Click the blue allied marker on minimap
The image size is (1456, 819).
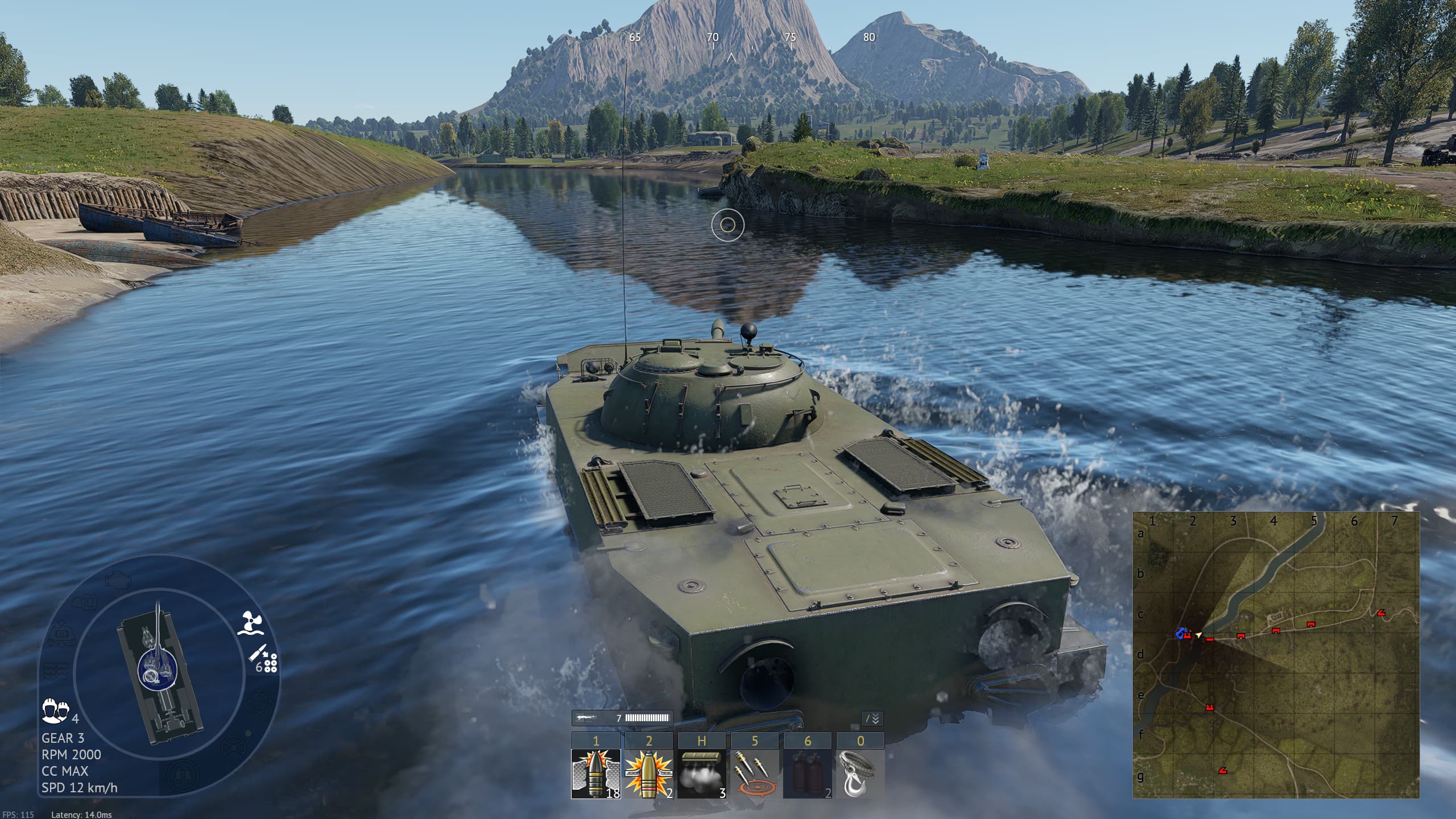click(x=1182, y=633)
